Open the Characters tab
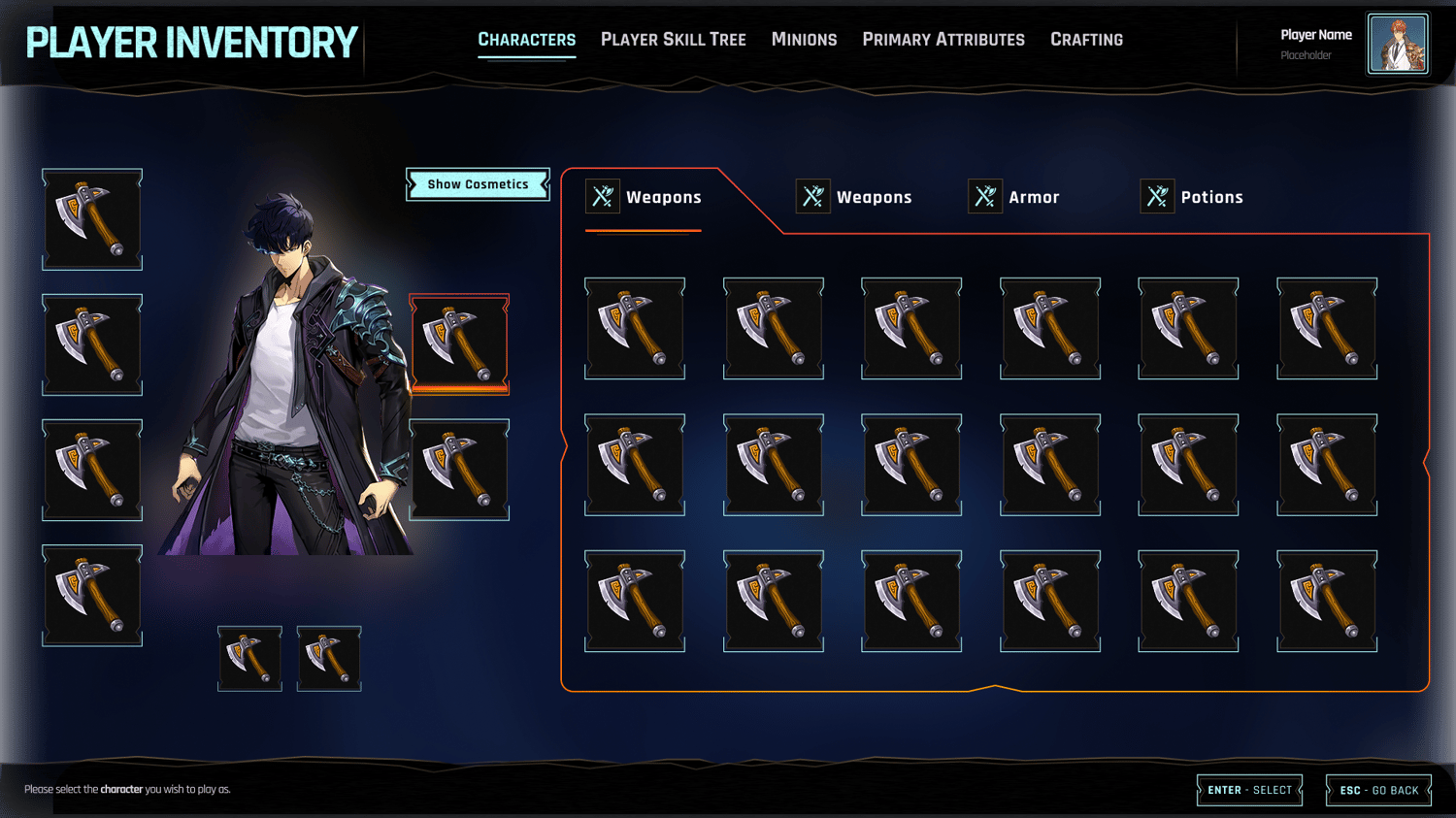This screenshot has width=1456, height=818. 526,40
